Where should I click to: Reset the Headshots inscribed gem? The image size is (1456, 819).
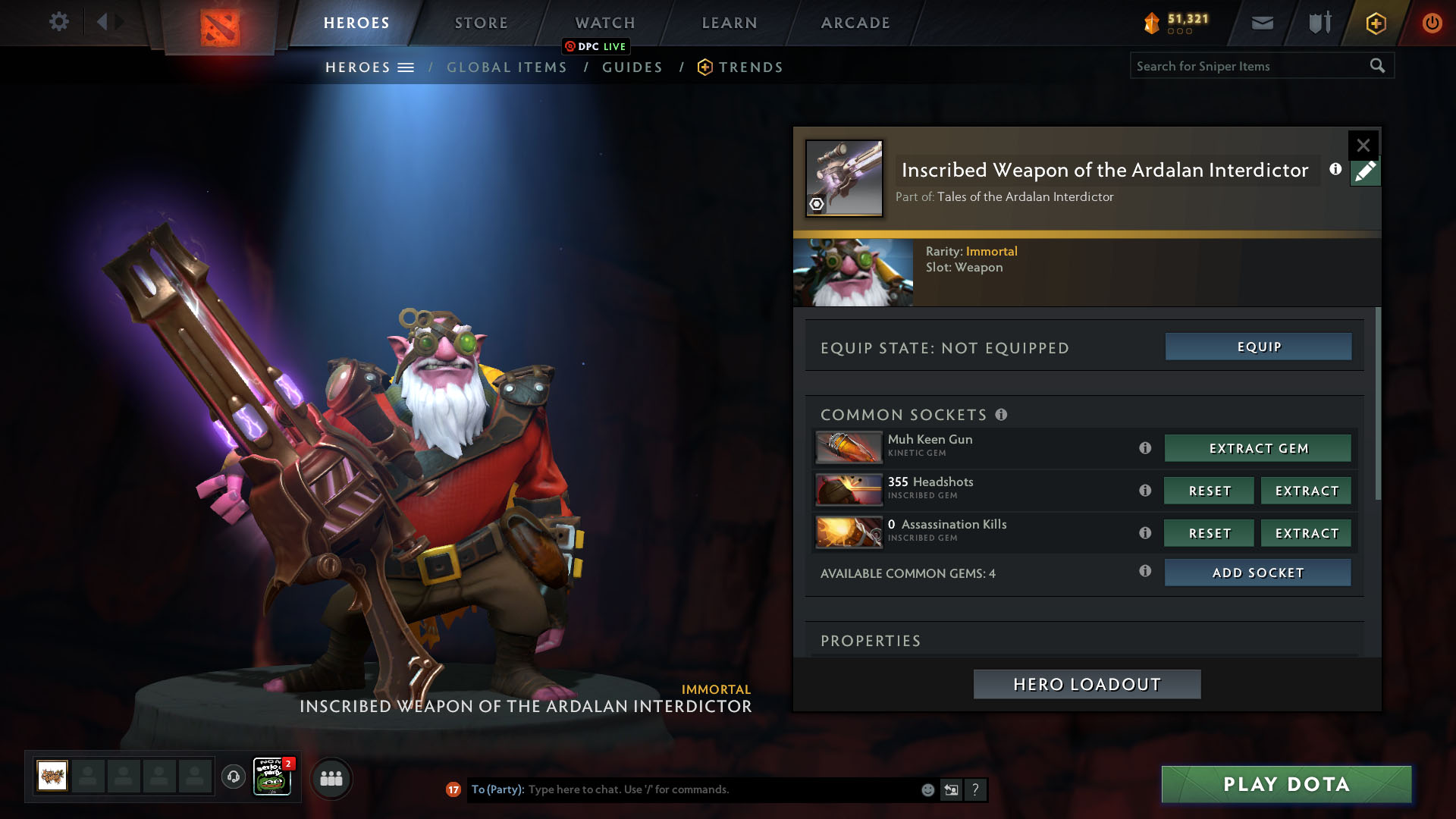(1209, 491)
